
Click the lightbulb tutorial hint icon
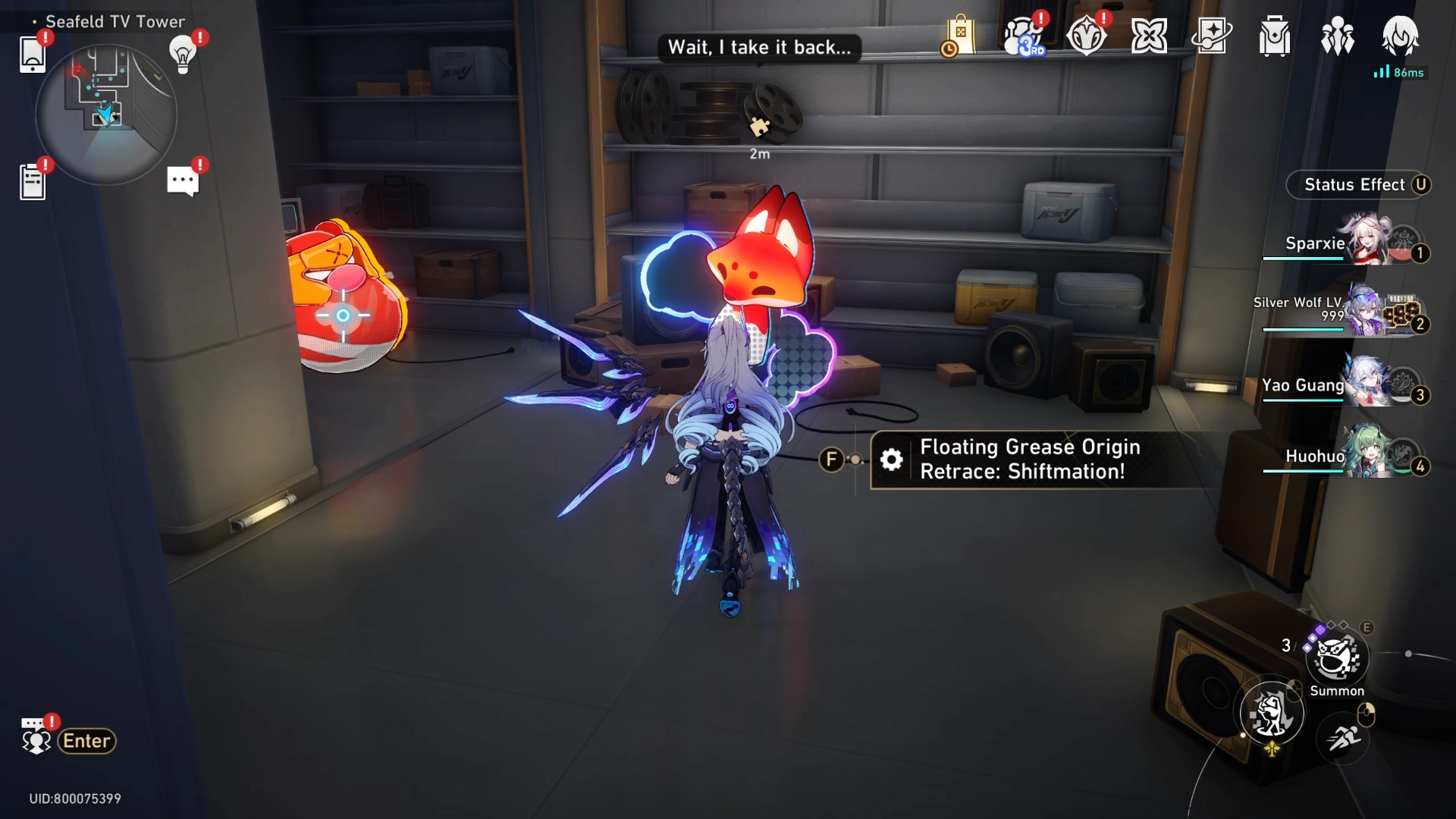(x=183, y=54)
